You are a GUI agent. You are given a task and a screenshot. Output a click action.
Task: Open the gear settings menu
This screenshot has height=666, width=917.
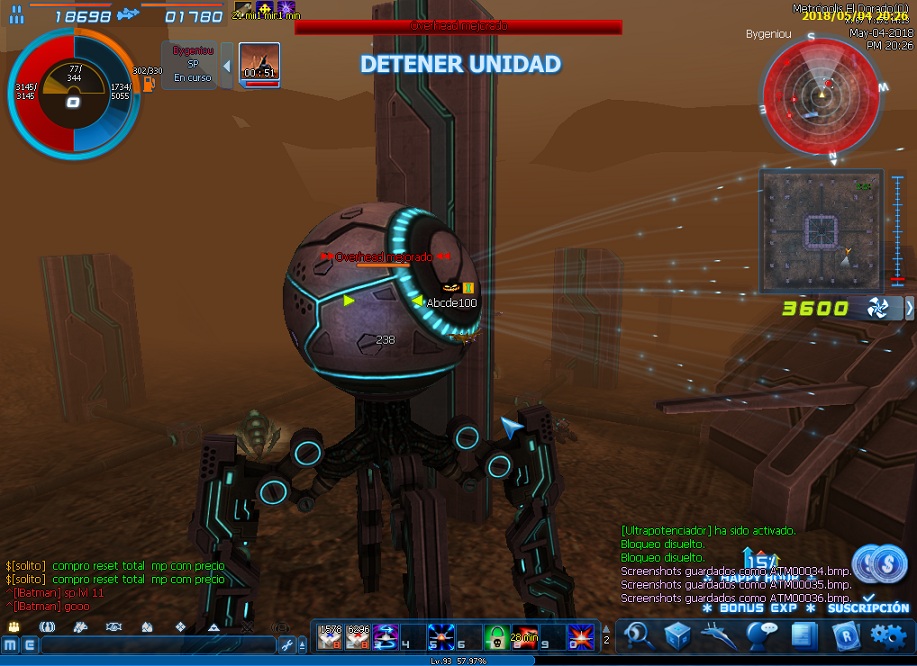[x=888, y=635]
